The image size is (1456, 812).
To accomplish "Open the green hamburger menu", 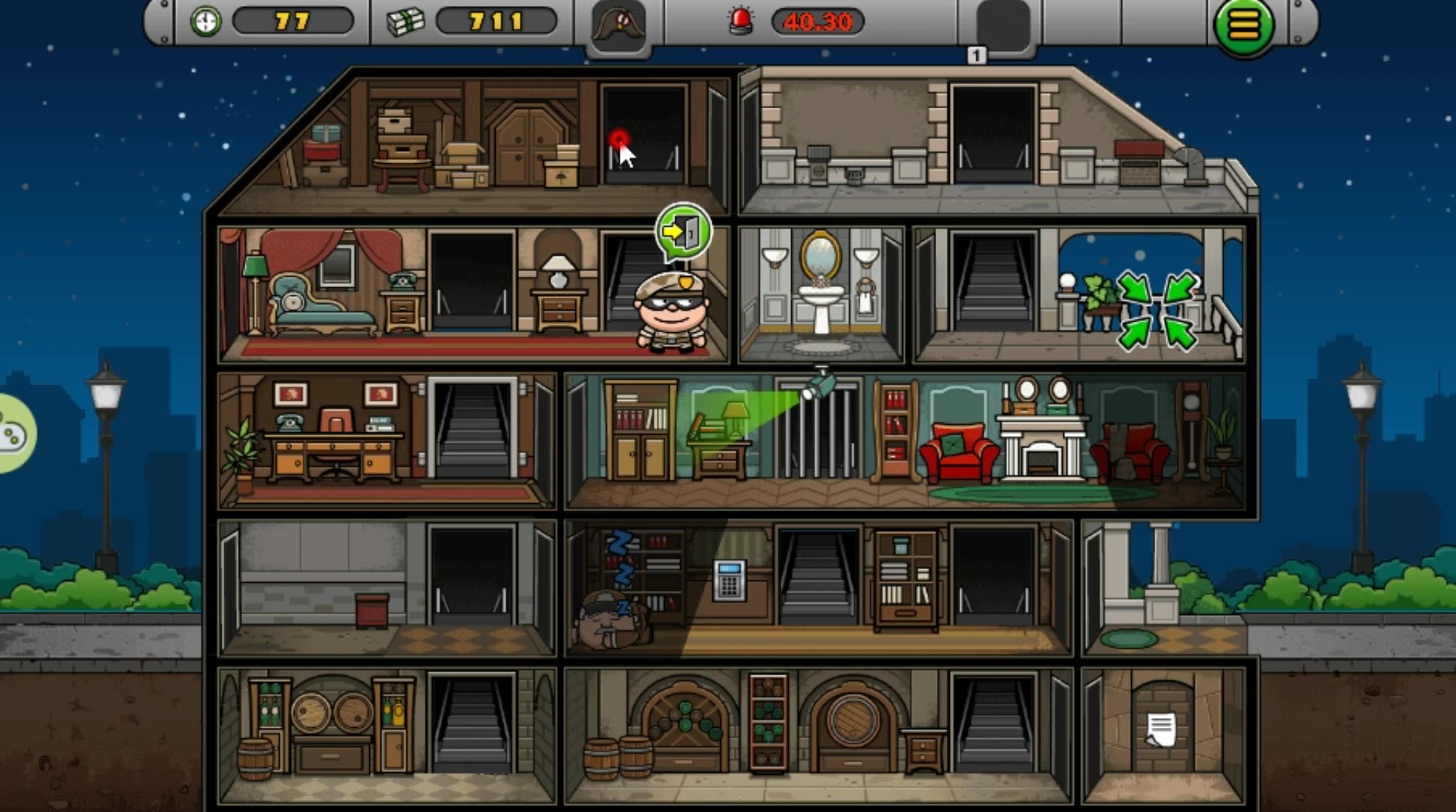I will (1244, 26).
